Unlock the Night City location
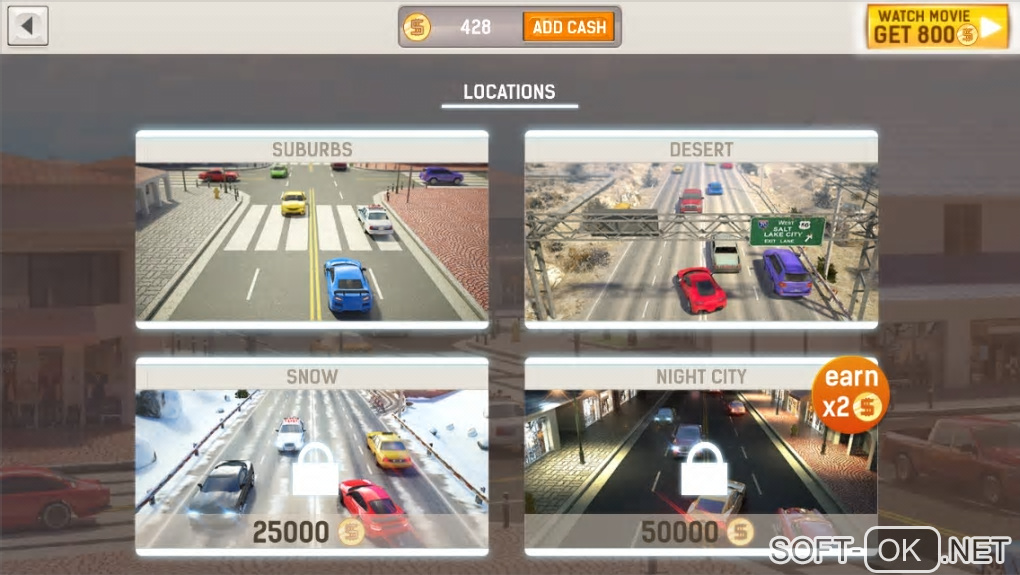Viewport: 1020px width, 575px height. [701, 457]
